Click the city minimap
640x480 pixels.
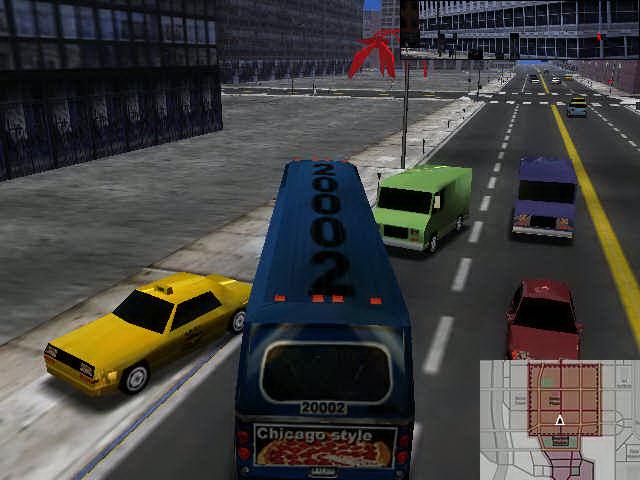point(559,419)
